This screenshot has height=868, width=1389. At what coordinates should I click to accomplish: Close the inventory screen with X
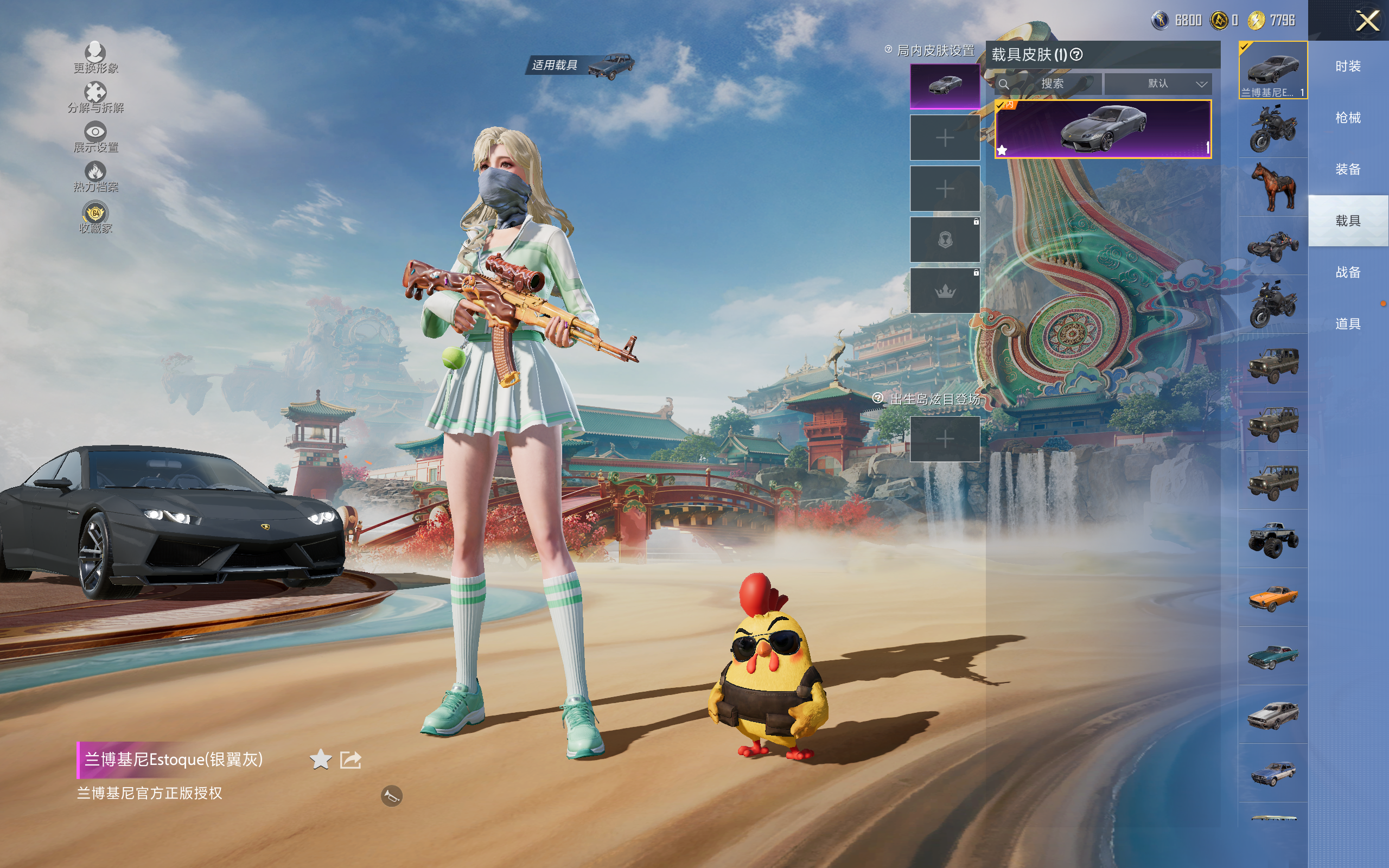tap(1367, 21)
